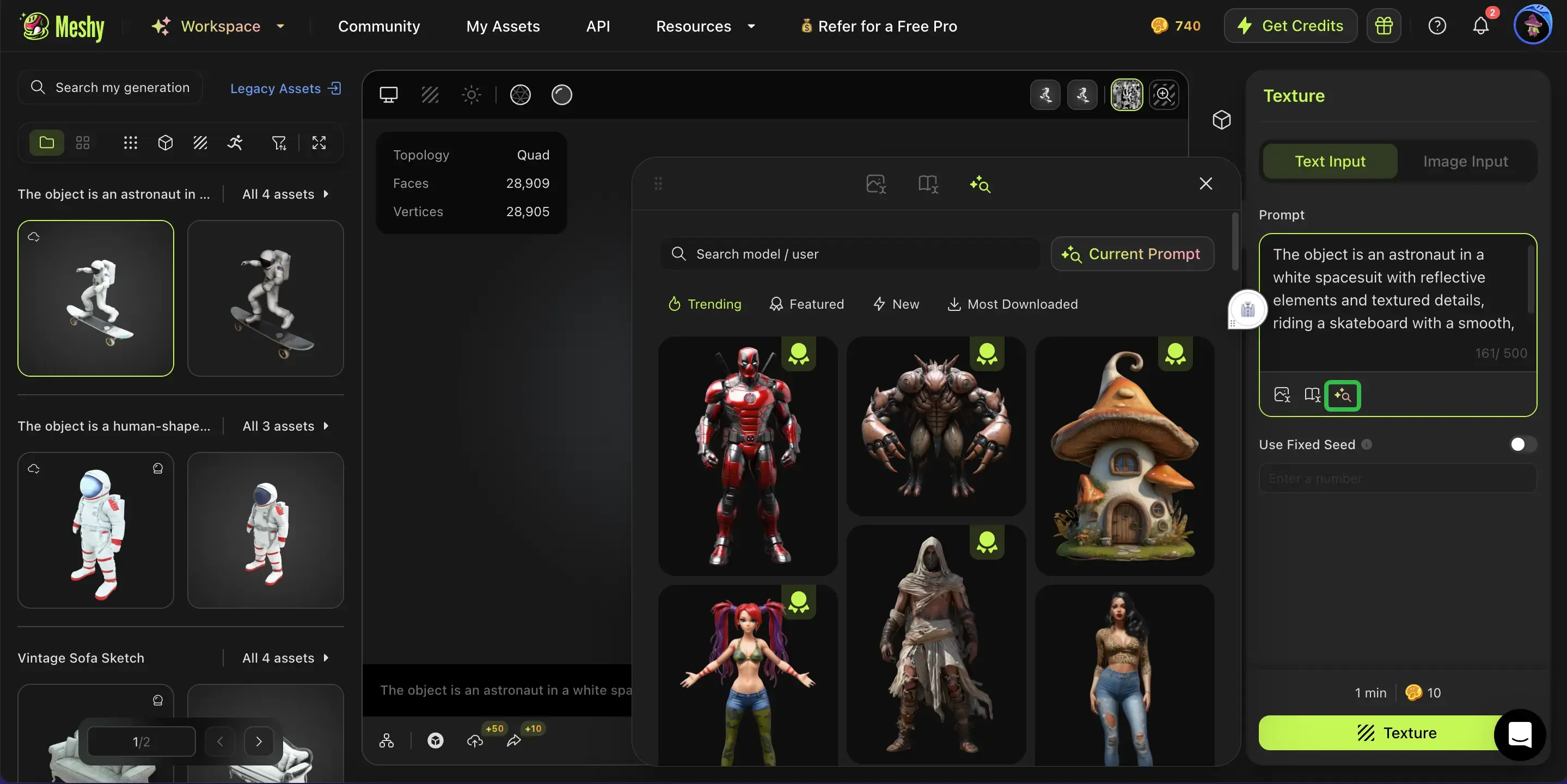Click the Get Credits button

coord(1290,26)
